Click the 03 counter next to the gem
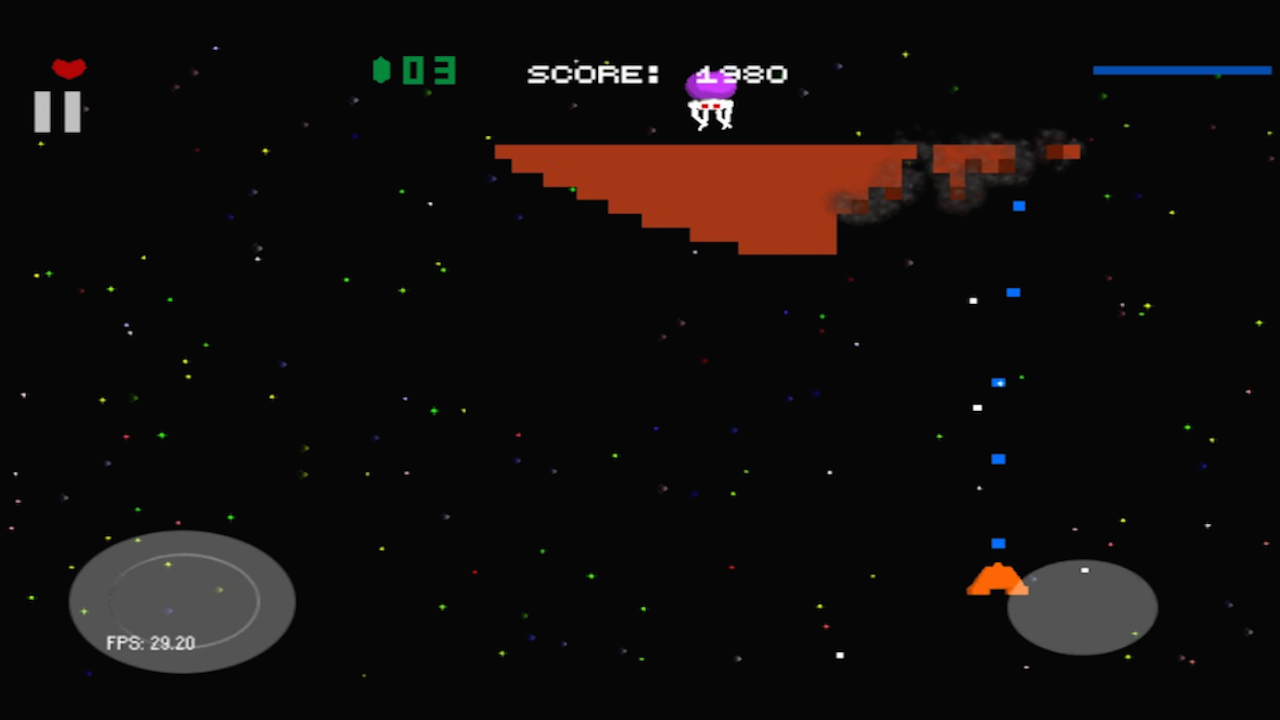1280x720 pixels. [x=428, y=70]
